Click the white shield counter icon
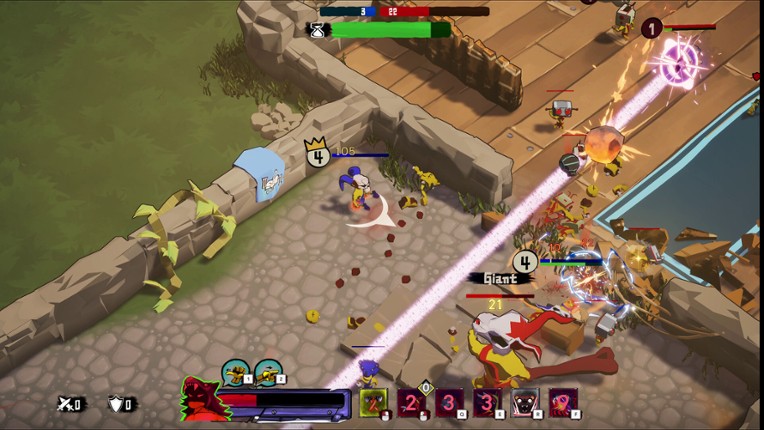 tap(118, 404)
